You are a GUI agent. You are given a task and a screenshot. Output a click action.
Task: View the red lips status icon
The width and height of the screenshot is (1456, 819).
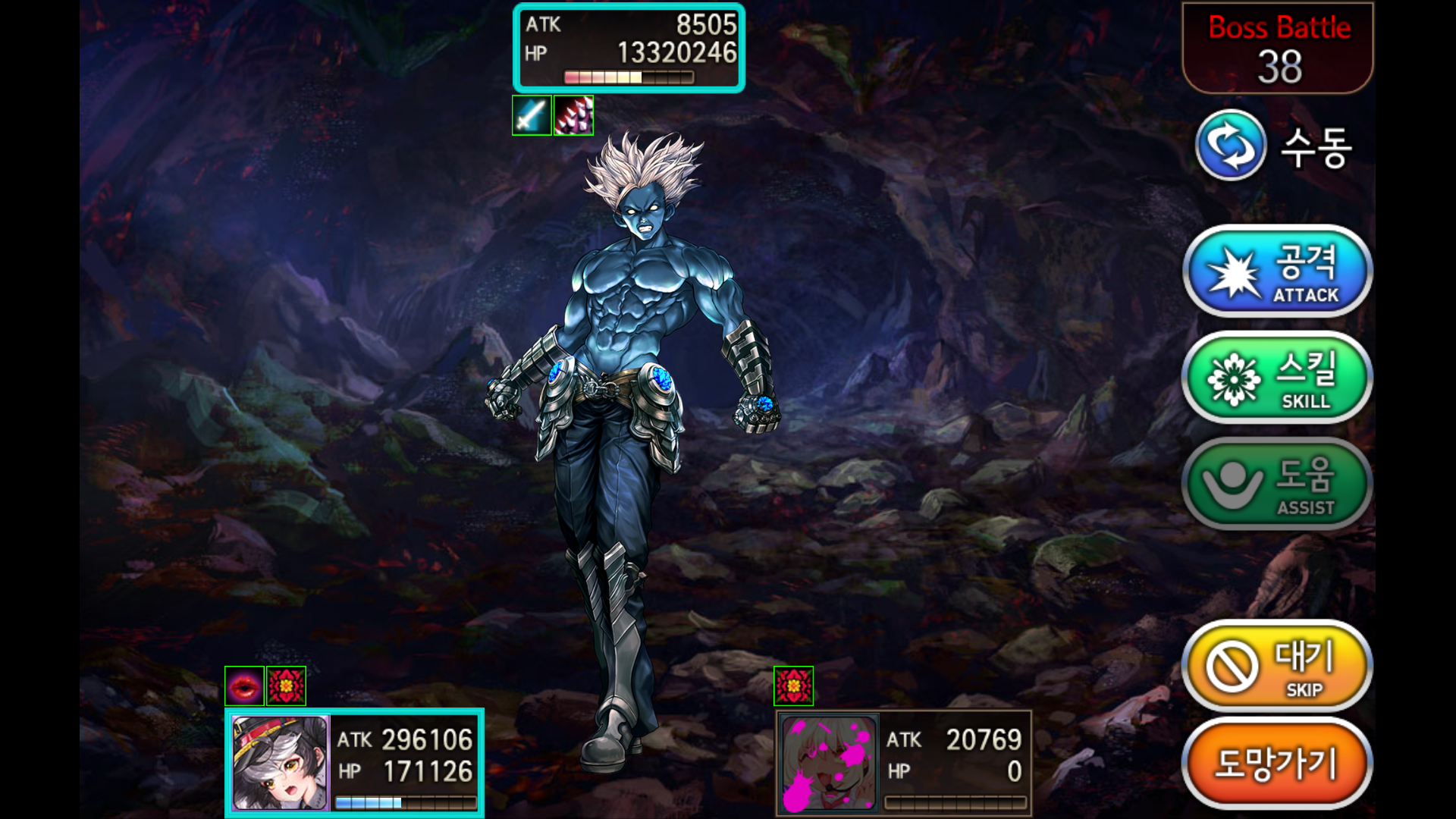point(244,686)
